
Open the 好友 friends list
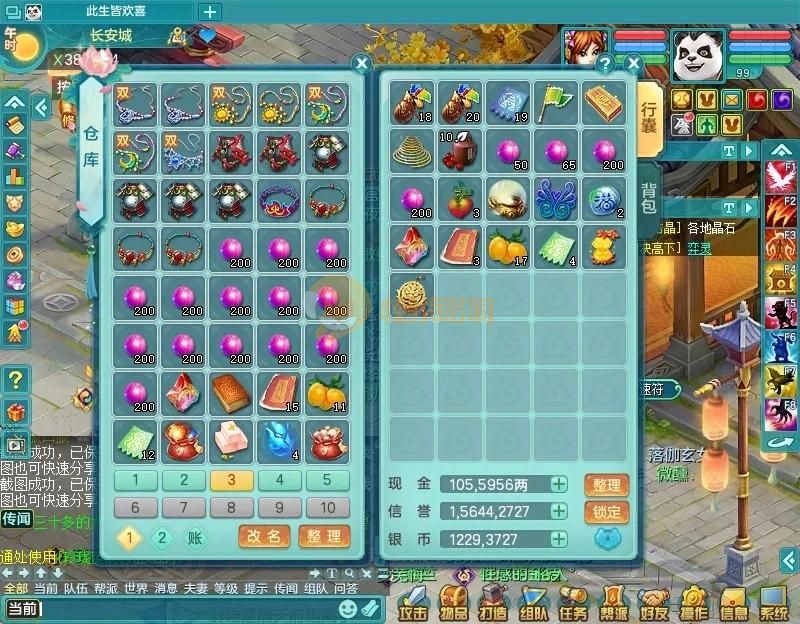coord(654,603)
